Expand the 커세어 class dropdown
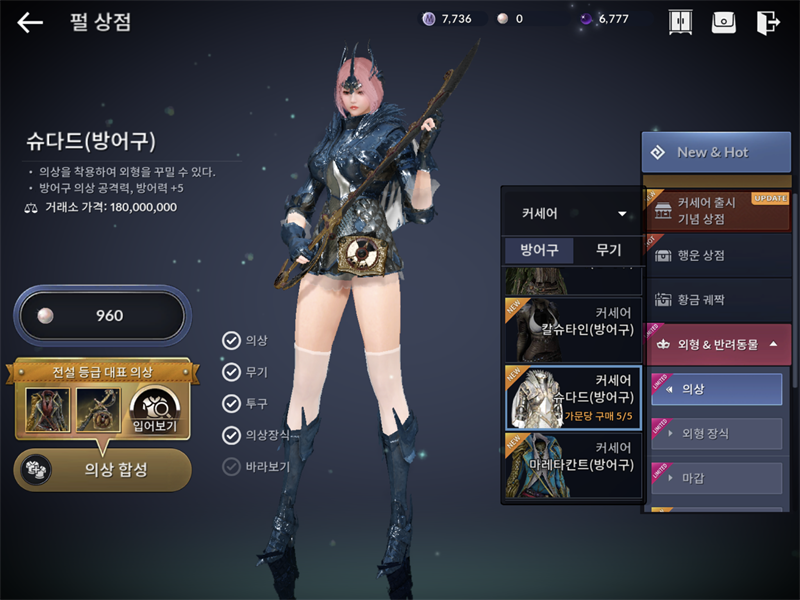The height and width of the screenshot is (600, 800). [x=571, y=213]
